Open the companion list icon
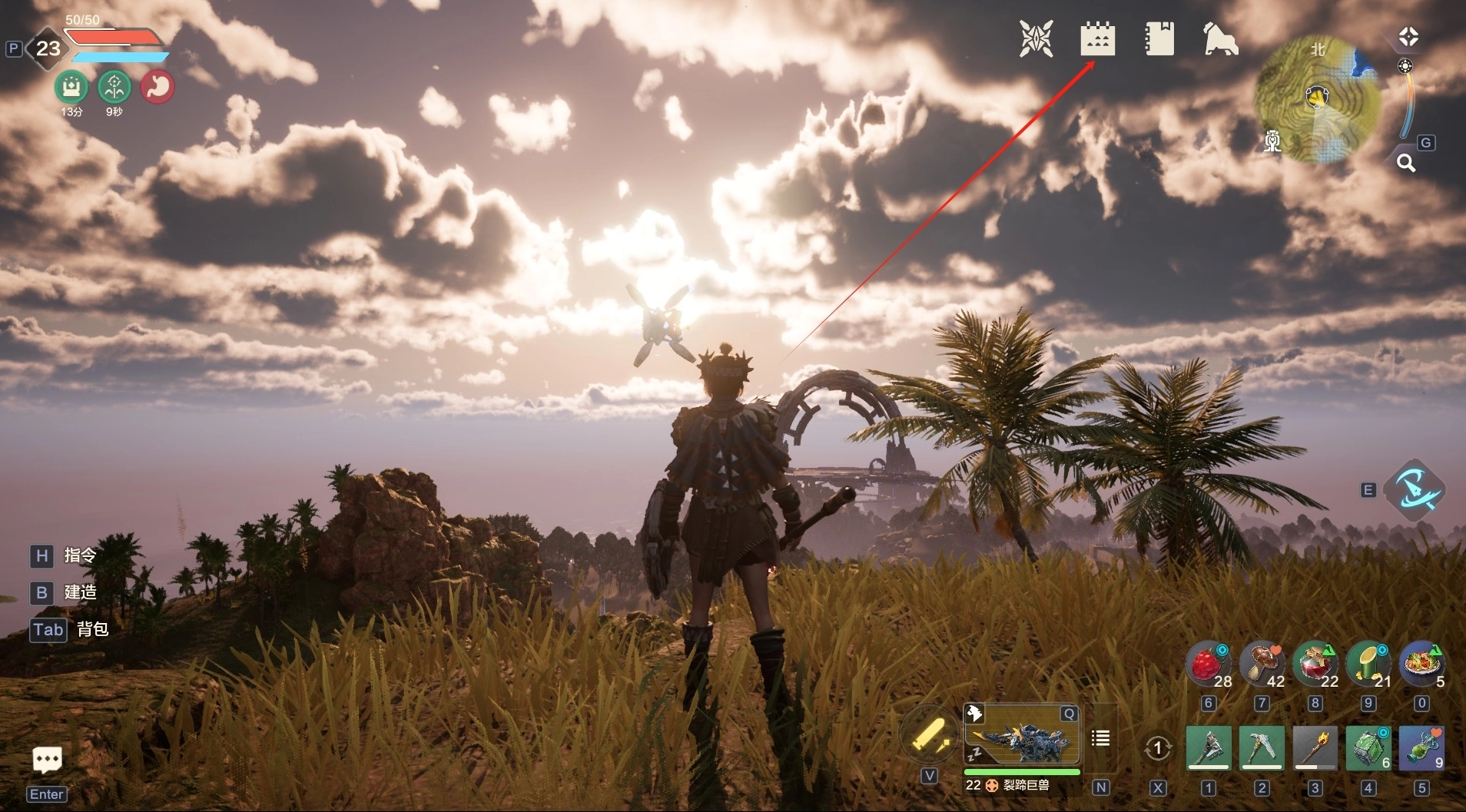 pos(1101,738)
